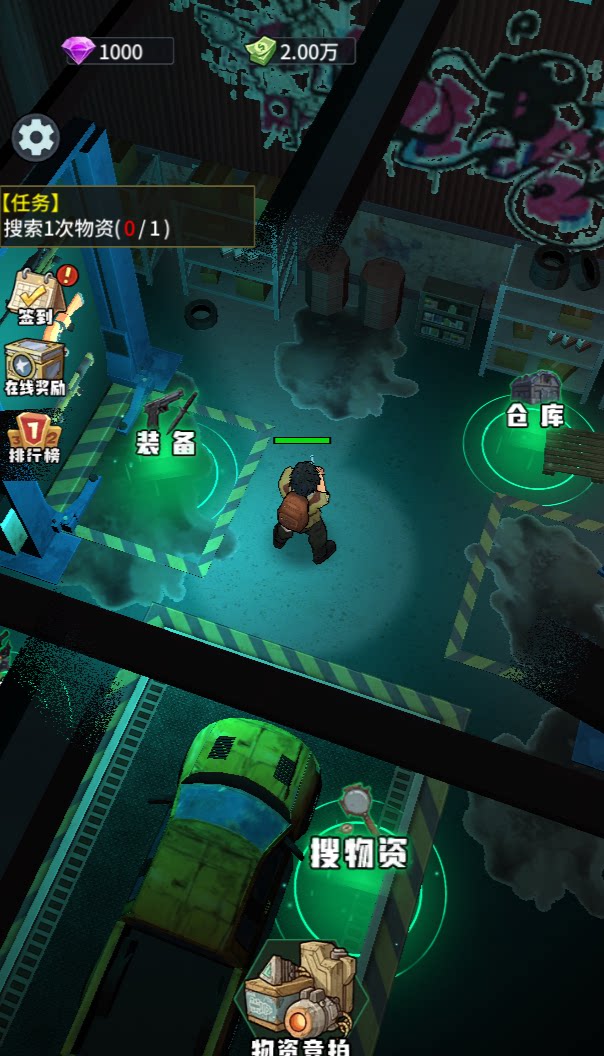Screen dimensions: 604x1056
Task: Open the settings gear menu
Action: (x=36, y=138)
